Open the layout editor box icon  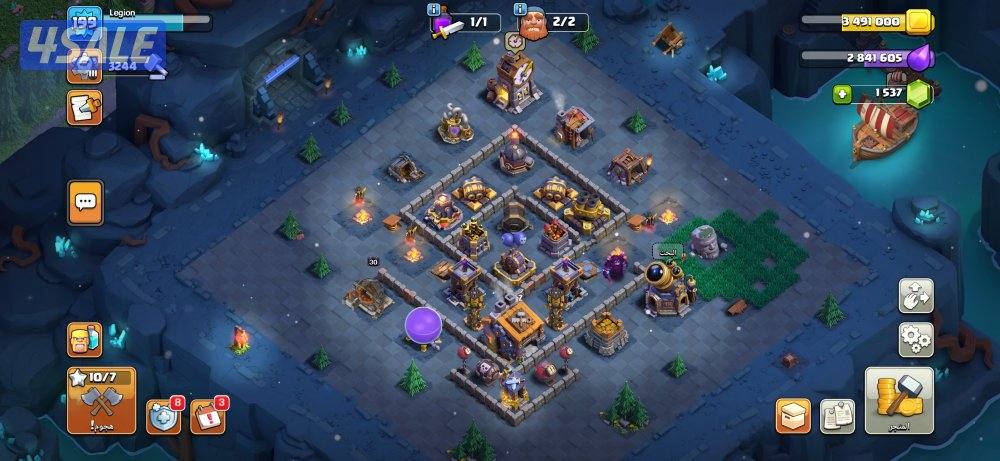pos(793,416)
